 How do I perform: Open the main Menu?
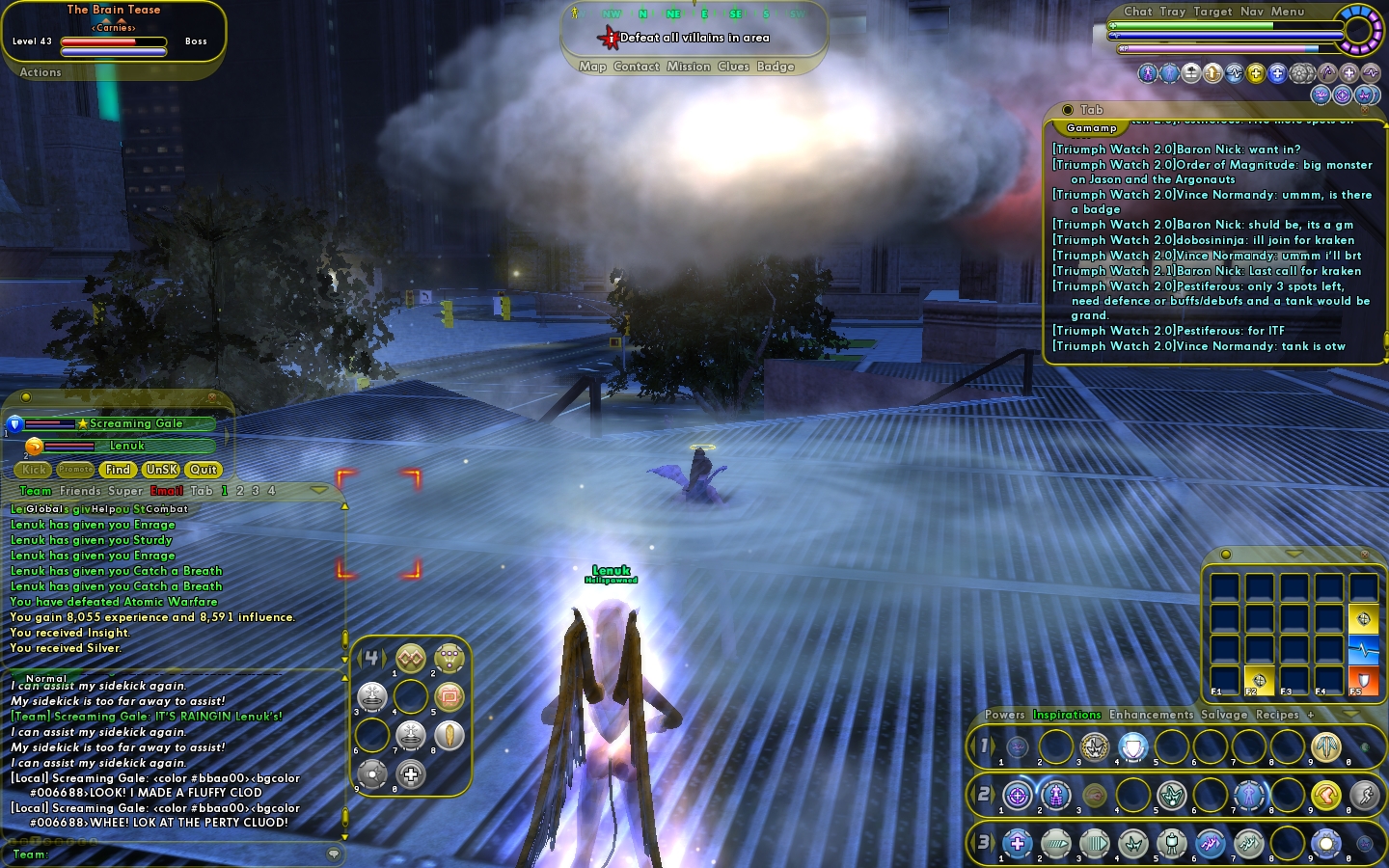(1288, 12)
